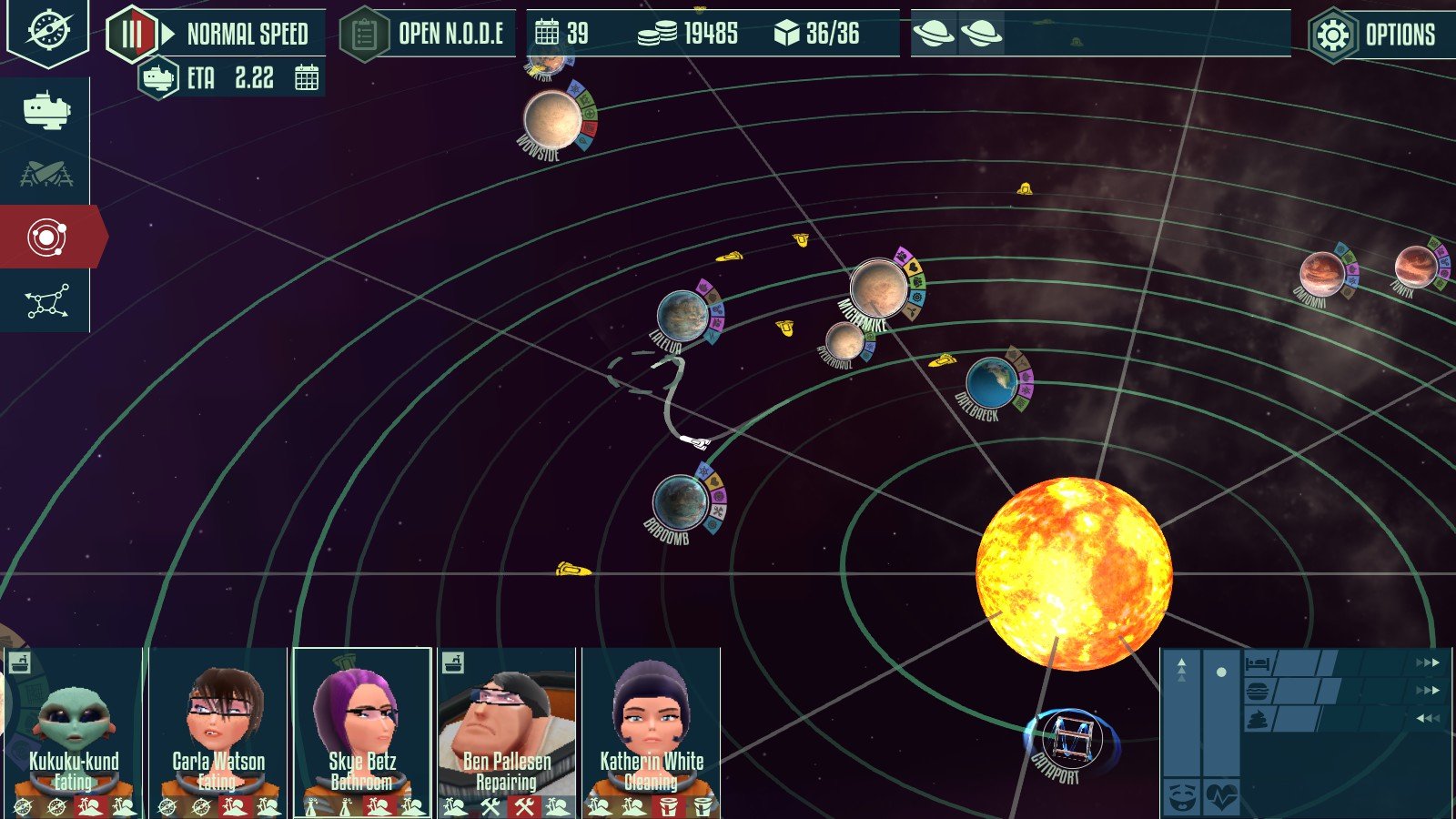The height and width of the screenshot is (819, 1456).
Task: Pause the game with the hexagon button
Action: [x=132, y=35]
